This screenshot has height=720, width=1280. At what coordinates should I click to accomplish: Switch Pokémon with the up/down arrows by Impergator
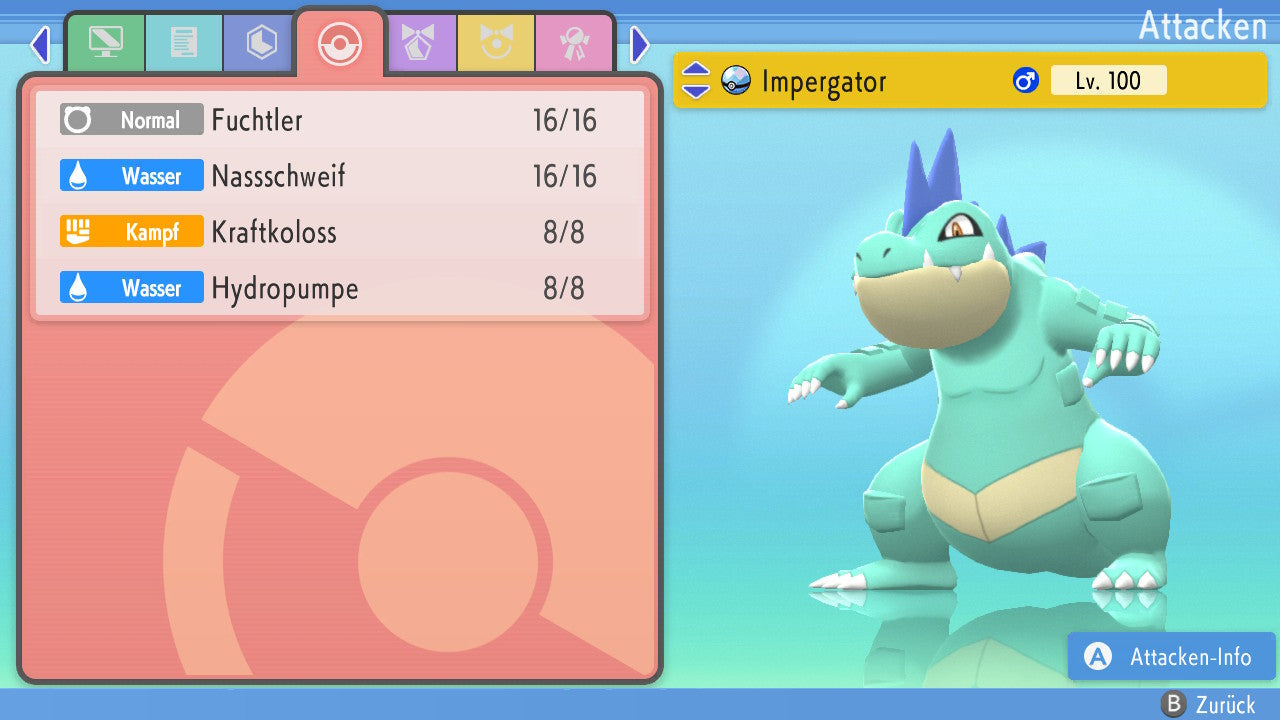coord(696,81)
